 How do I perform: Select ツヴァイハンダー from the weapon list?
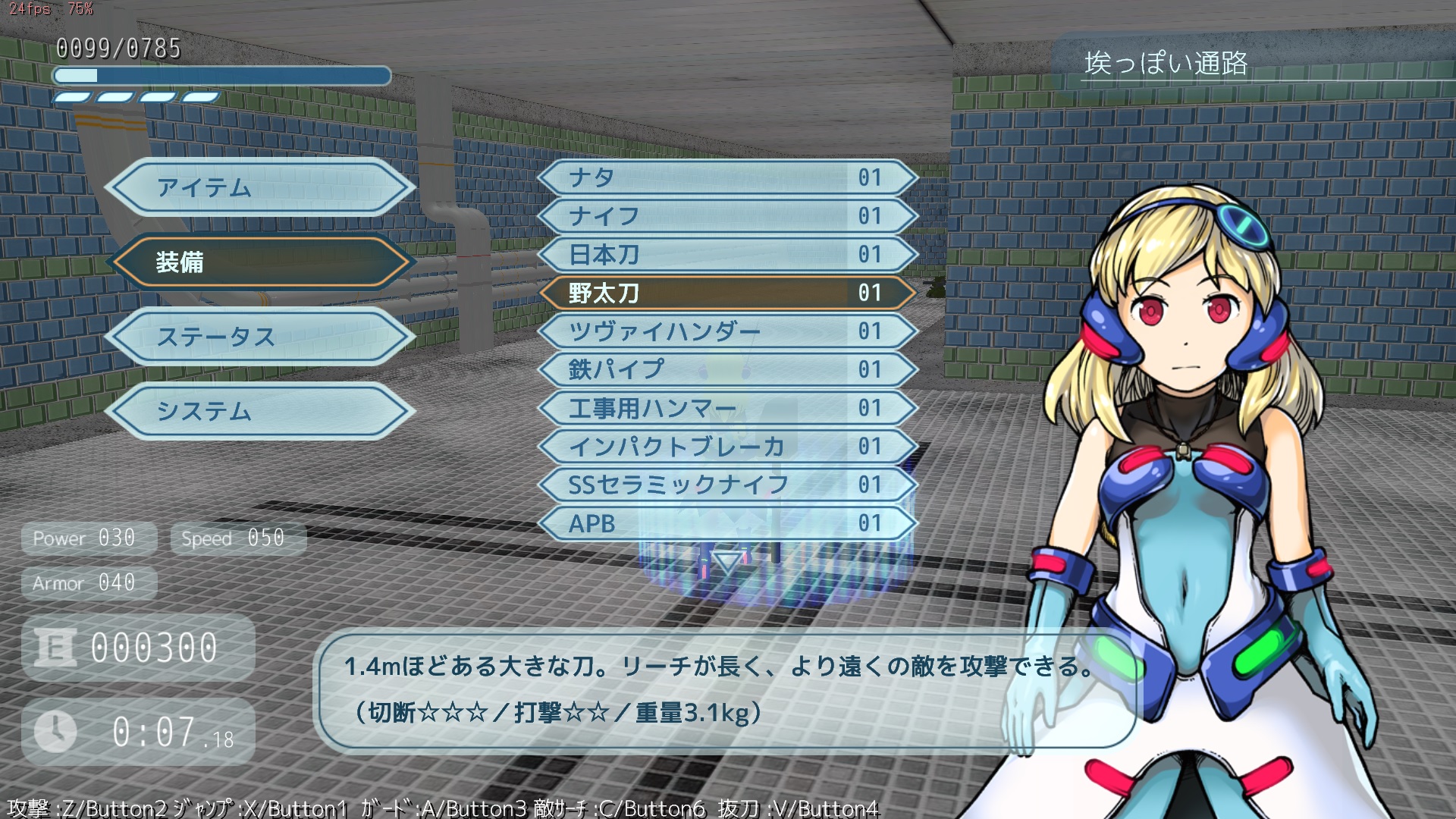726,331
